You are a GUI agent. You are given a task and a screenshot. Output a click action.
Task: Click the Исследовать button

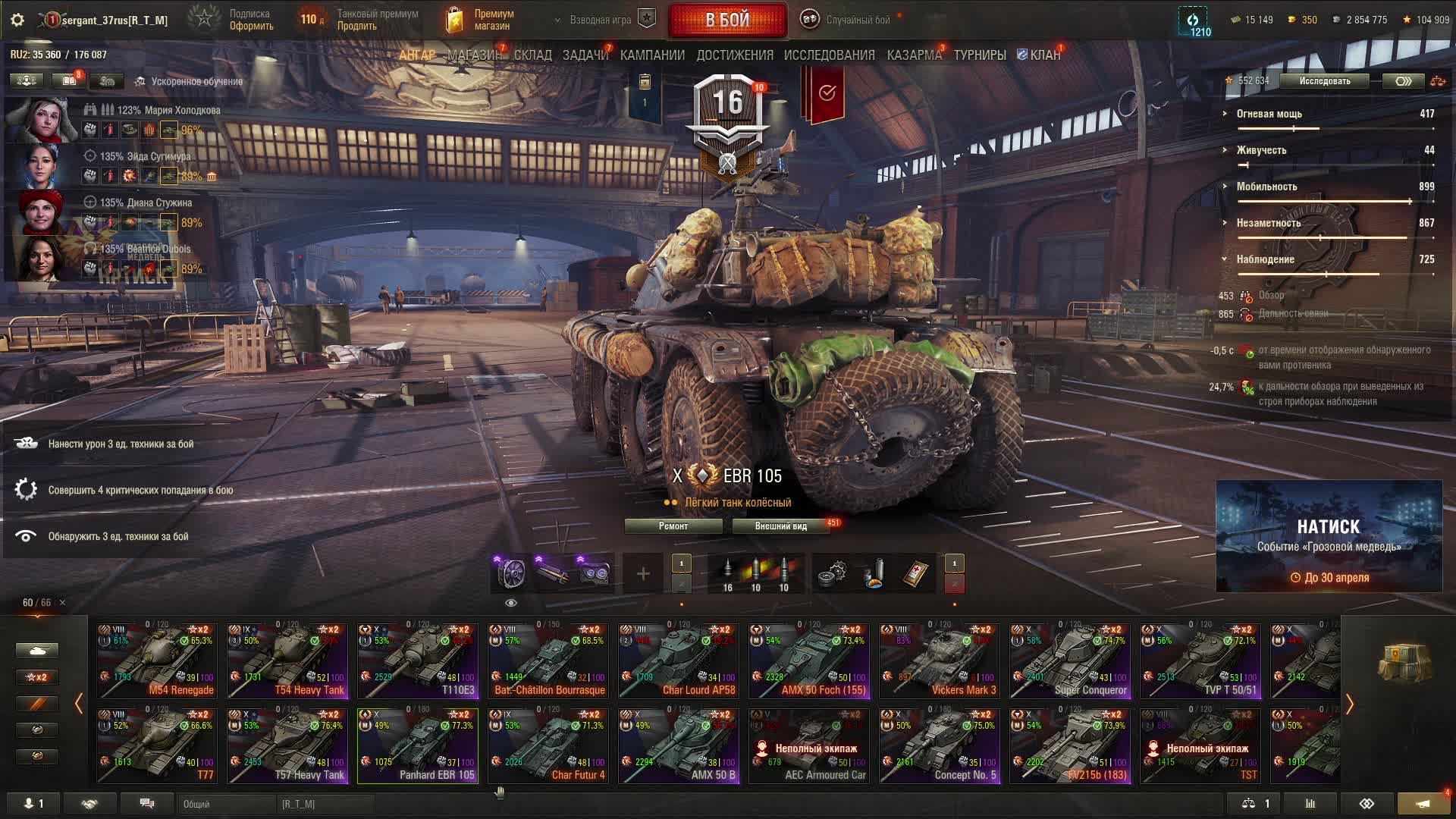1324,81
